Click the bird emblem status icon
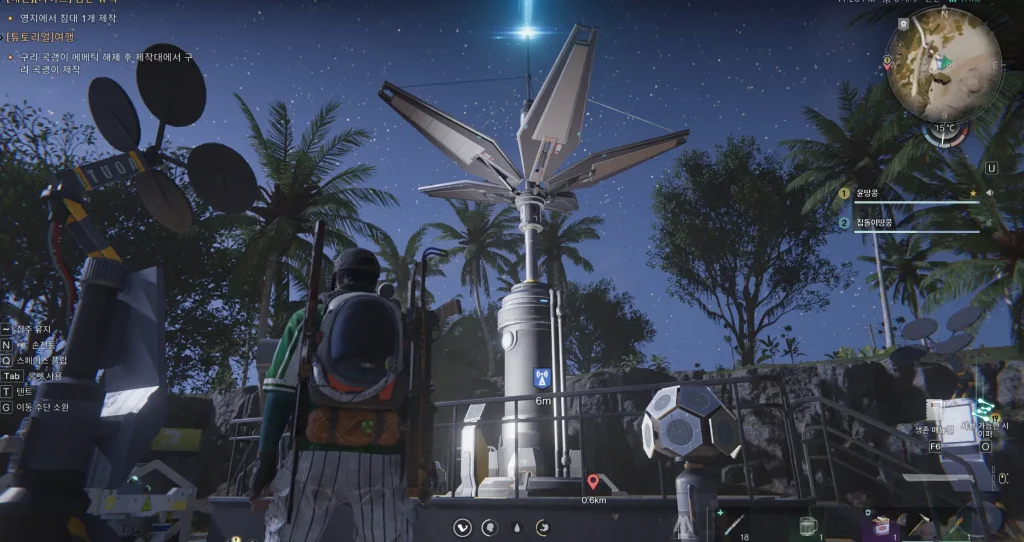The image size is (1024, 542). click(x=462, y=526)
